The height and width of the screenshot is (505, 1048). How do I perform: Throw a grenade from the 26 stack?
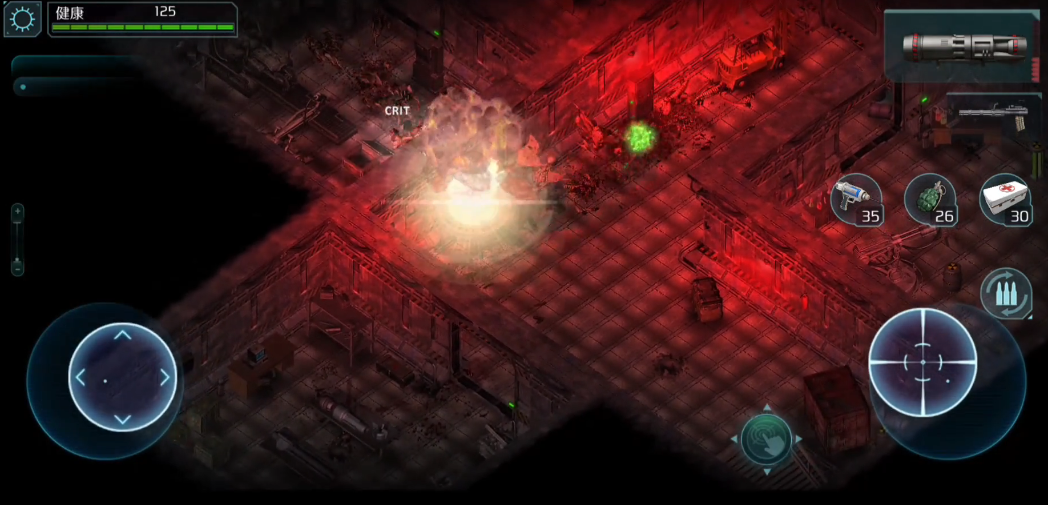tap(930, 199)
